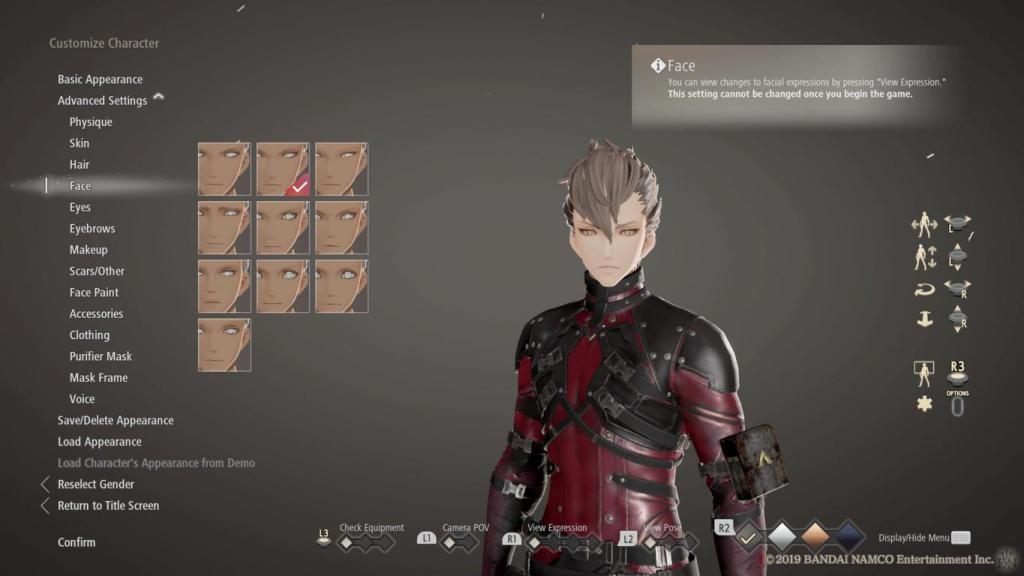
Task: Select the Accessories entry
Action: tap(95, 314)
